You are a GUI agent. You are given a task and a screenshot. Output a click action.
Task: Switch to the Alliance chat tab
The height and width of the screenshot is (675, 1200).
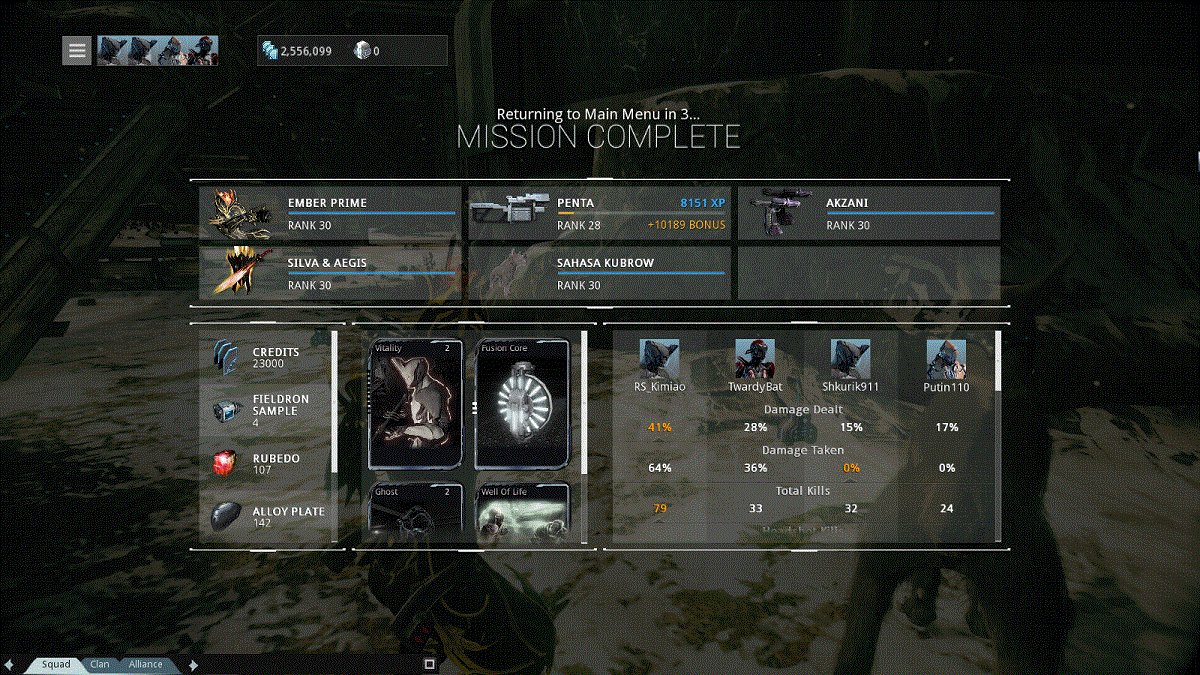tap(146, 664)
